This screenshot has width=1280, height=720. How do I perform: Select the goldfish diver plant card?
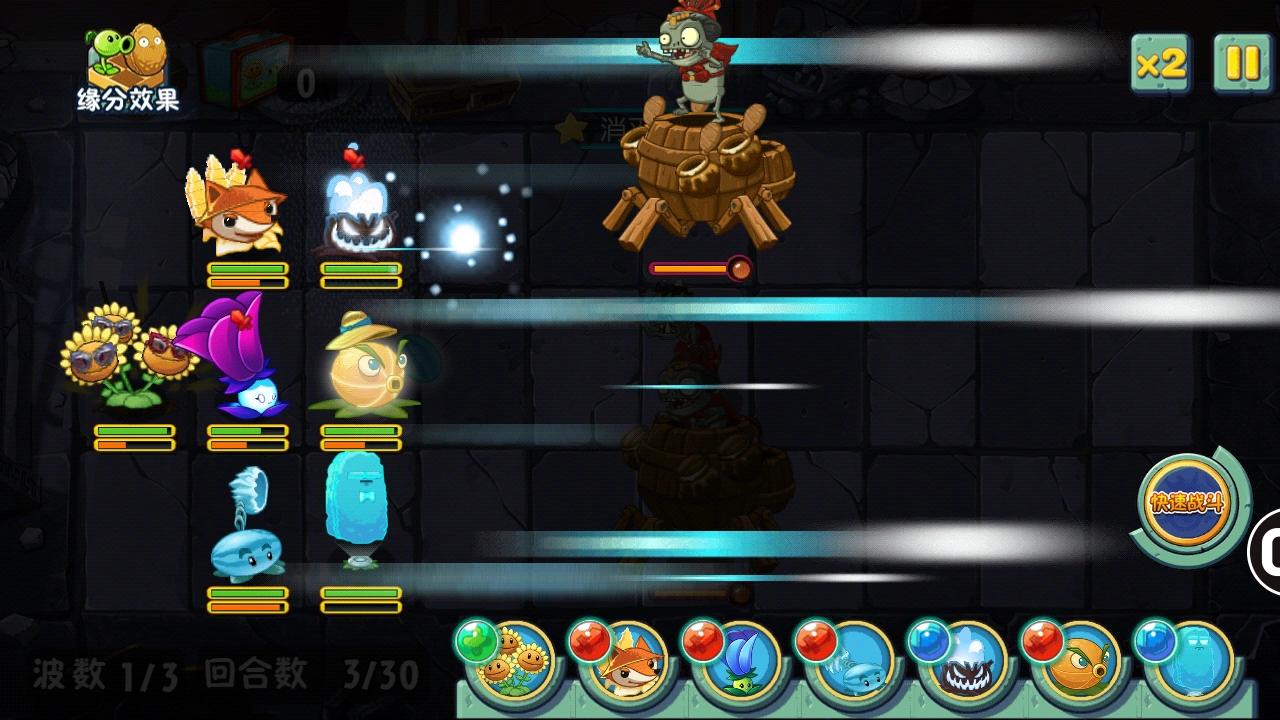(1080, 668)
